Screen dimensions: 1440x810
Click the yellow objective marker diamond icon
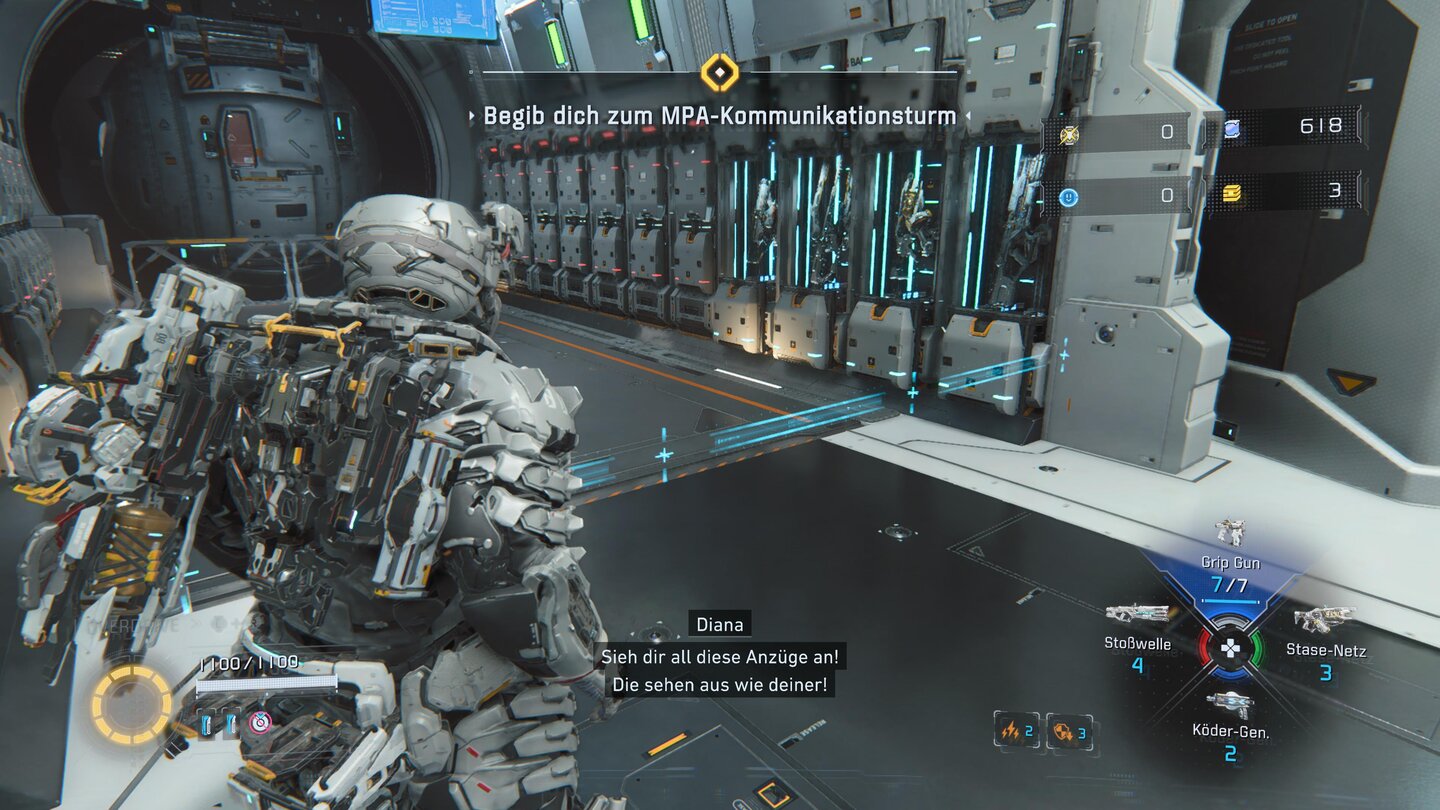tap(720, 72)
